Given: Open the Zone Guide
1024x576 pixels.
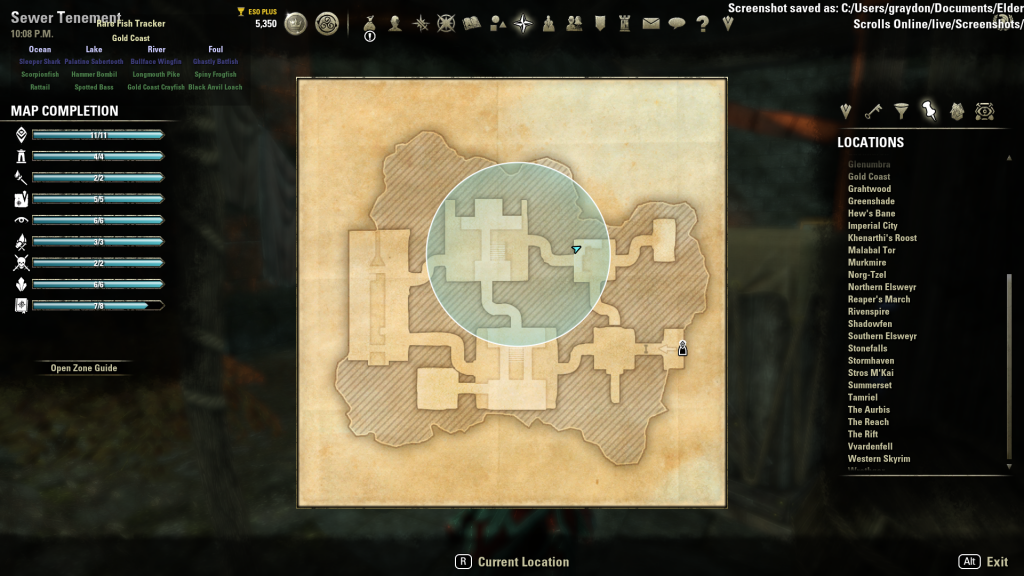Looking at the screenshot, I should coord(84,368).
